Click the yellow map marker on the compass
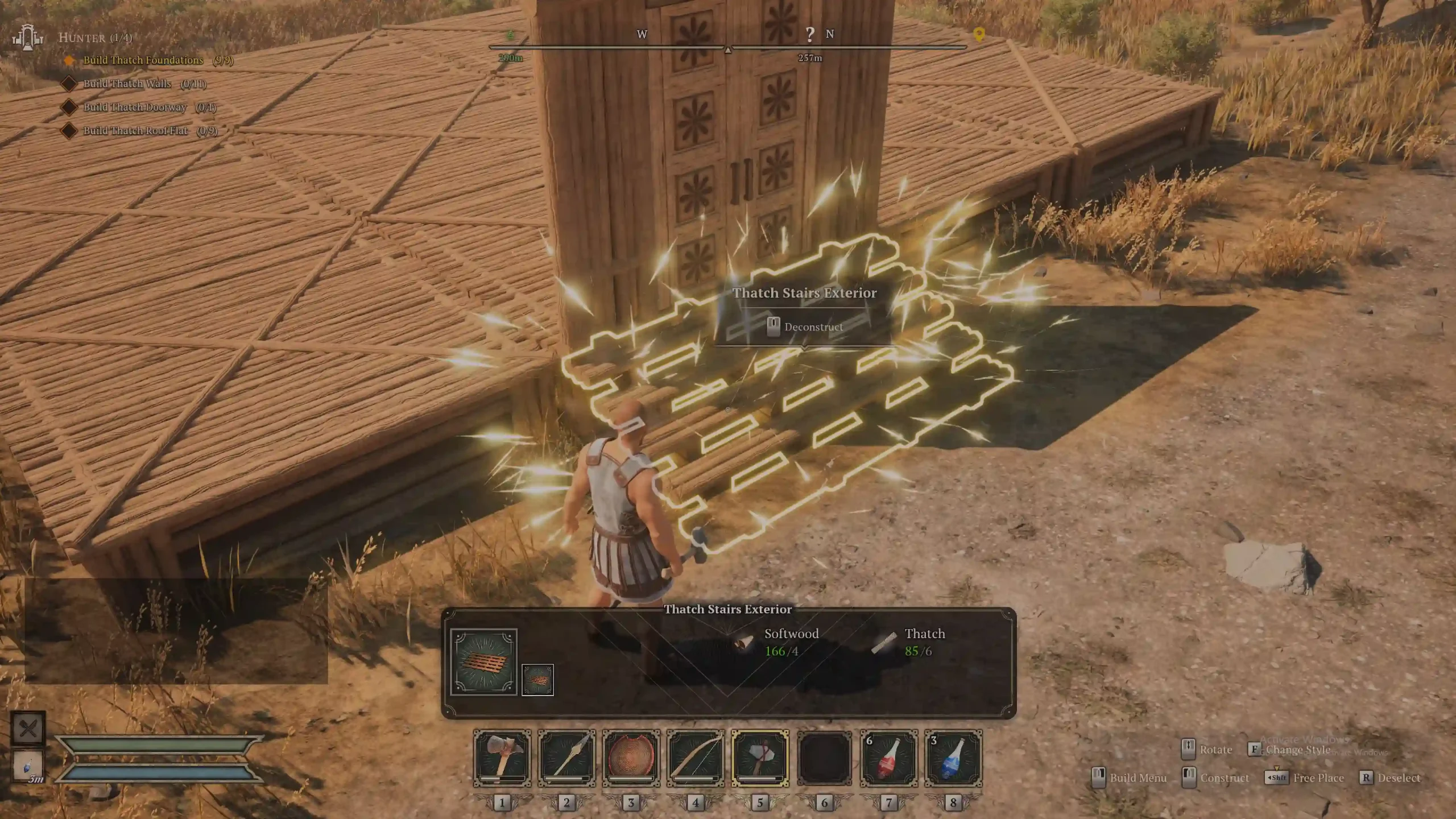The image size is (1456, 819). tap(979, 35)
